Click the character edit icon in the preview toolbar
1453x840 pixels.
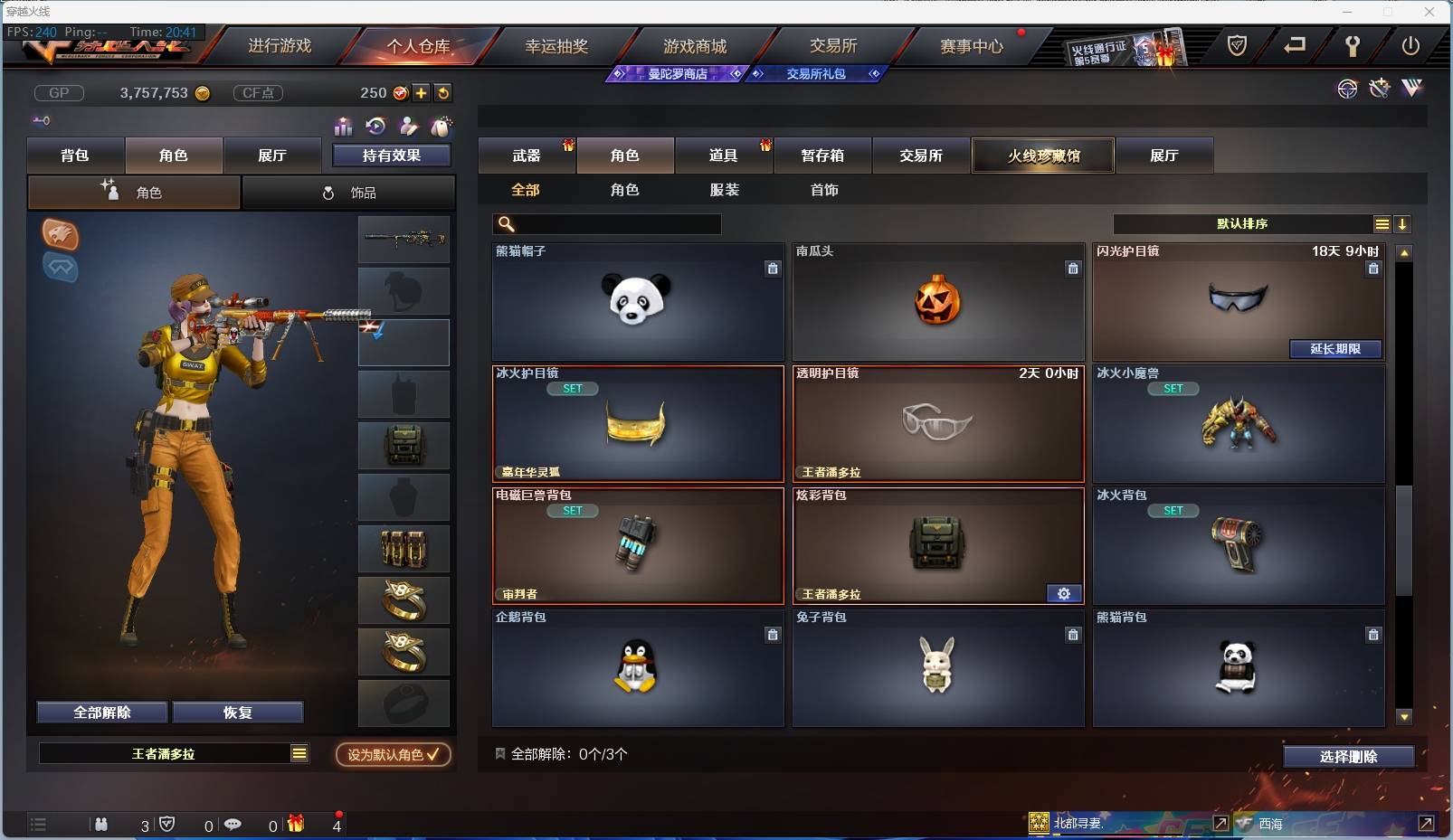pyautogui.click(x=410, y=127)
